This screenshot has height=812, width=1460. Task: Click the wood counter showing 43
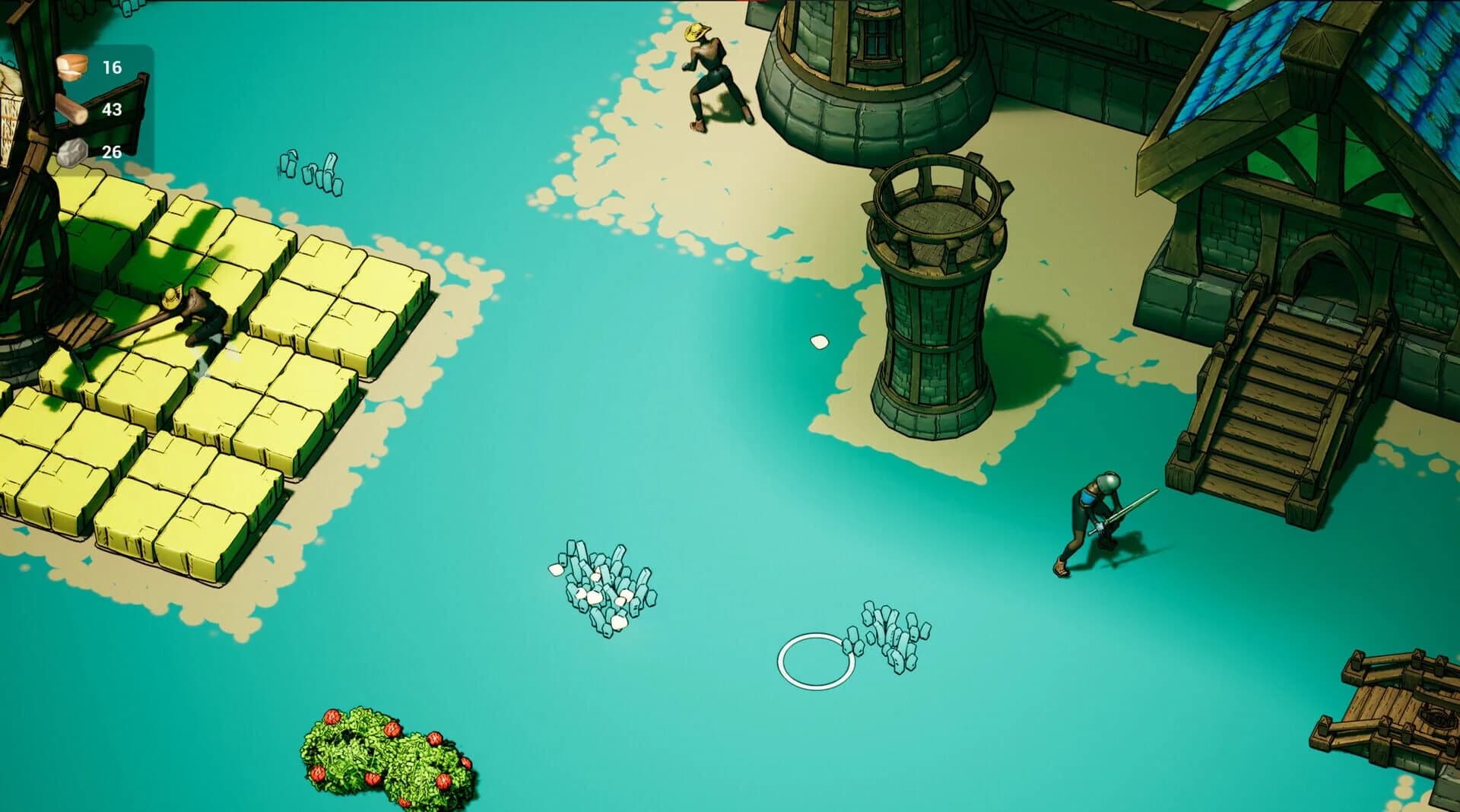pyautogui.click(x=111, y=109)
